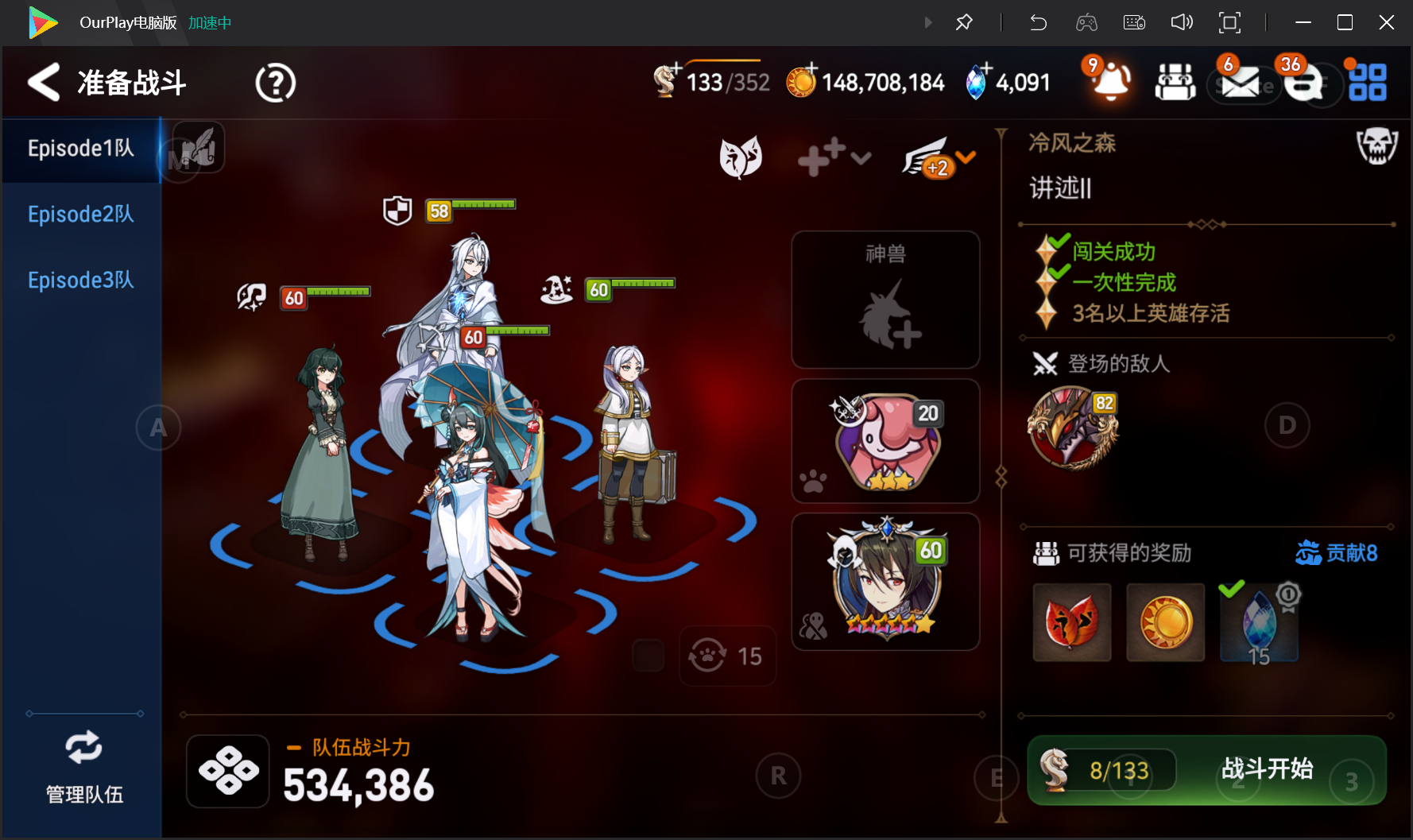Open the inventory backpack icon in top bar
The image size is (1413, 840).
click(x=1175, y=83)
